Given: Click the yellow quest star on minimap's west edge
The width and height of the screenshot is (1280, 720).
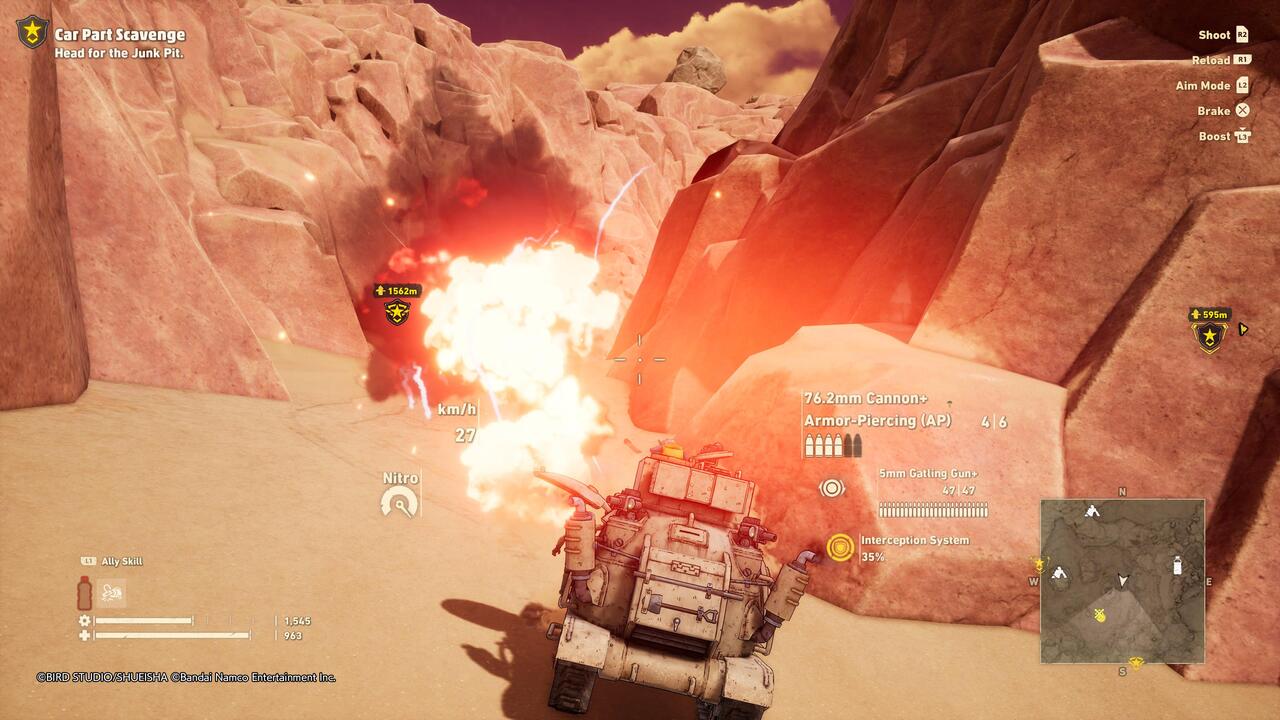Looking at the screenshot, I should point(1040,564).
